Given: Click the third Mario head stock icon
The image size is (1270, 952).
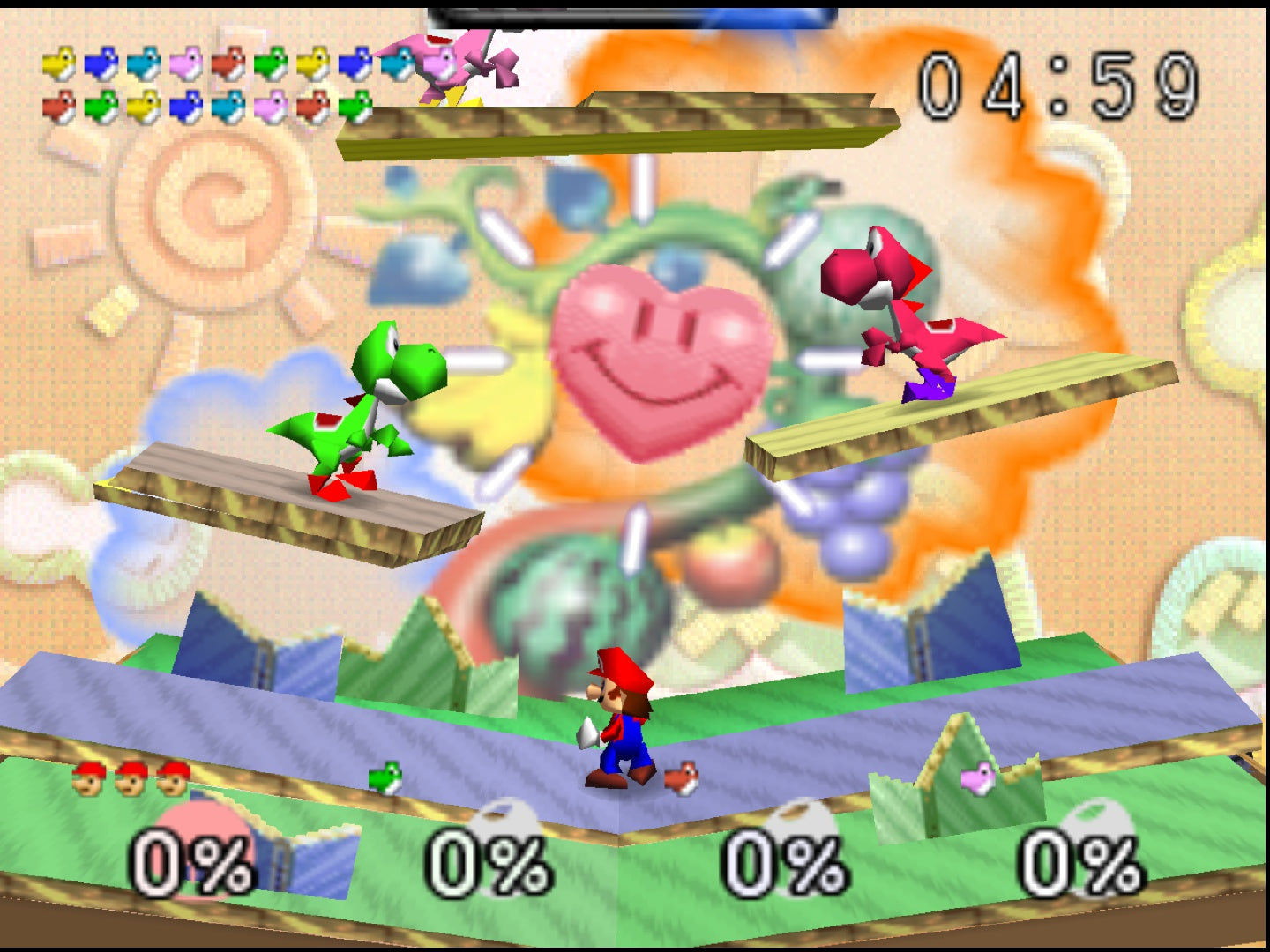Looking at the screenshot, I should 173,780.
